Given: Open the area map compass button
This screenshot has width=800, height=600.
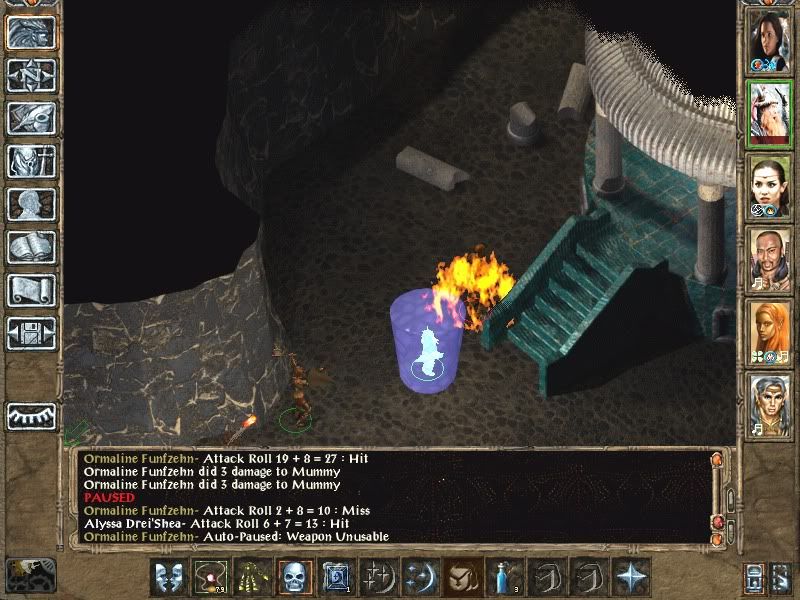Looking at the screenshot, I should 30,77.
